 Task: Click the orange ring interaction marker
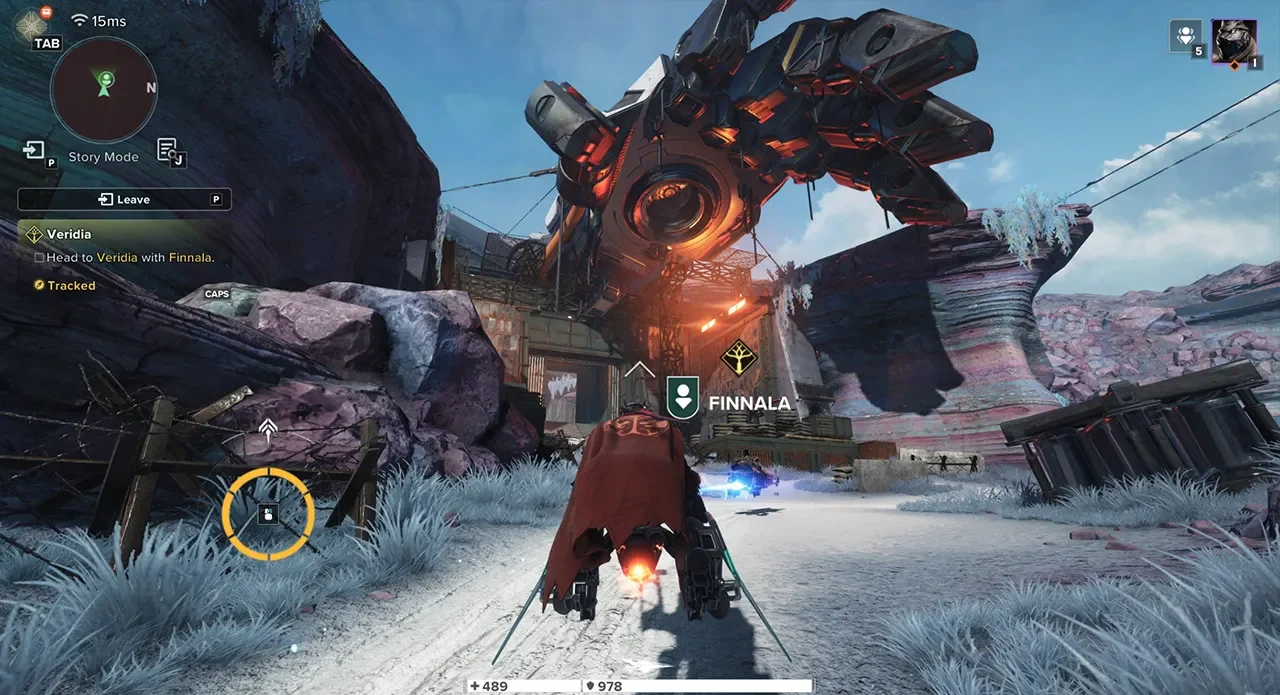(268, 514)
